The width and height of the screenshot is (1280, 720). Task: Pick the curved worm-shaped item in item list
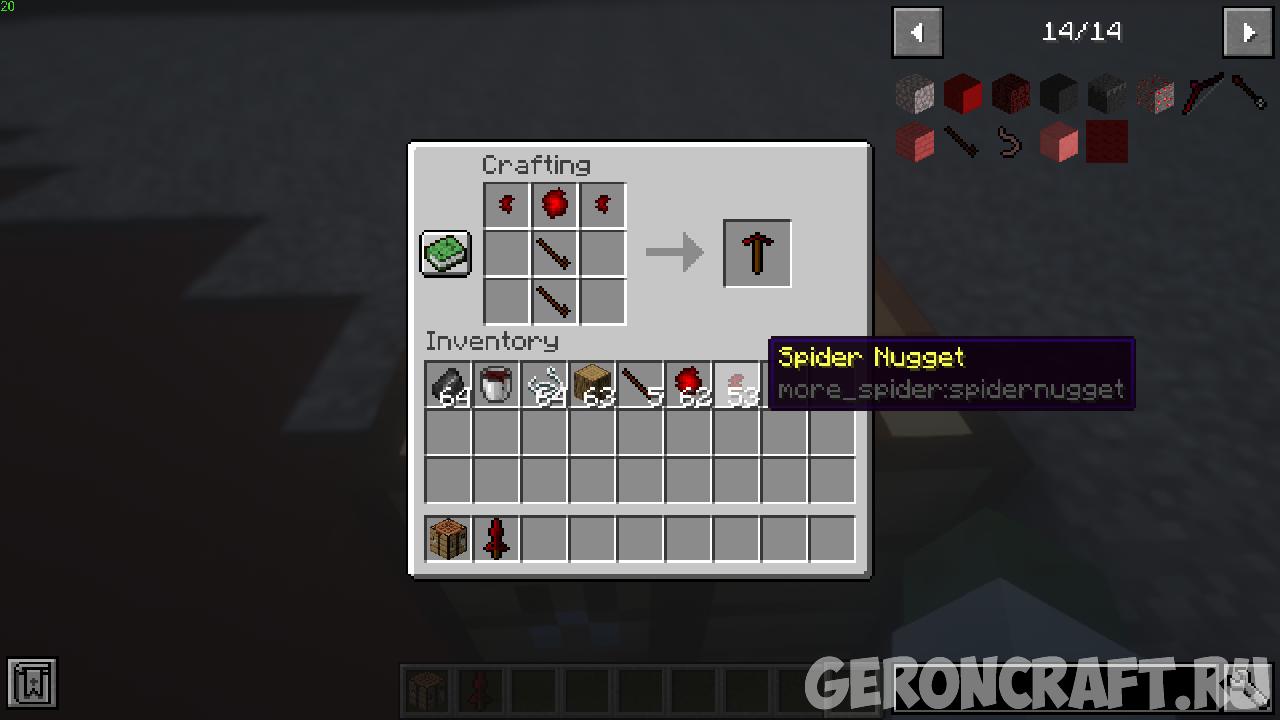tap(1011, 142)
